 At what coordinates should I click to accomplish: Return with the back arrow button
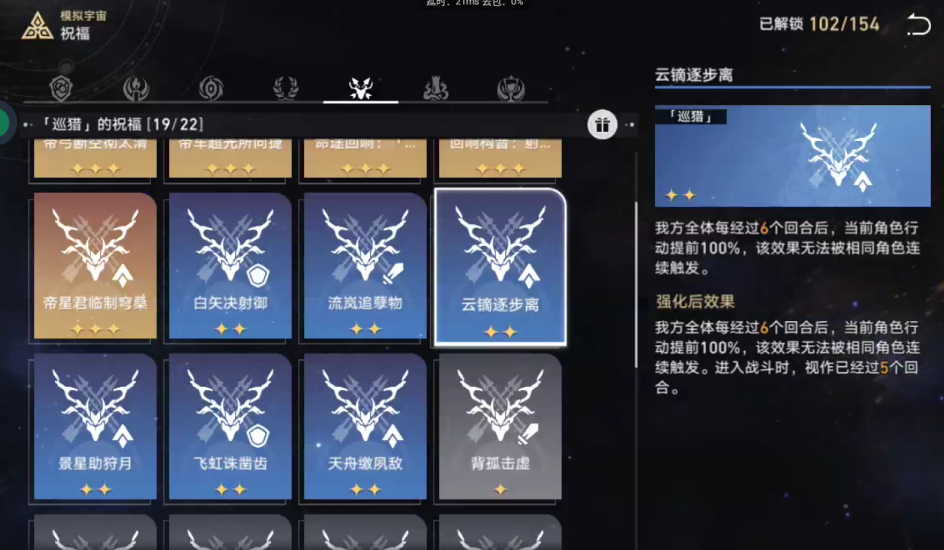click(x=917, y=26)
